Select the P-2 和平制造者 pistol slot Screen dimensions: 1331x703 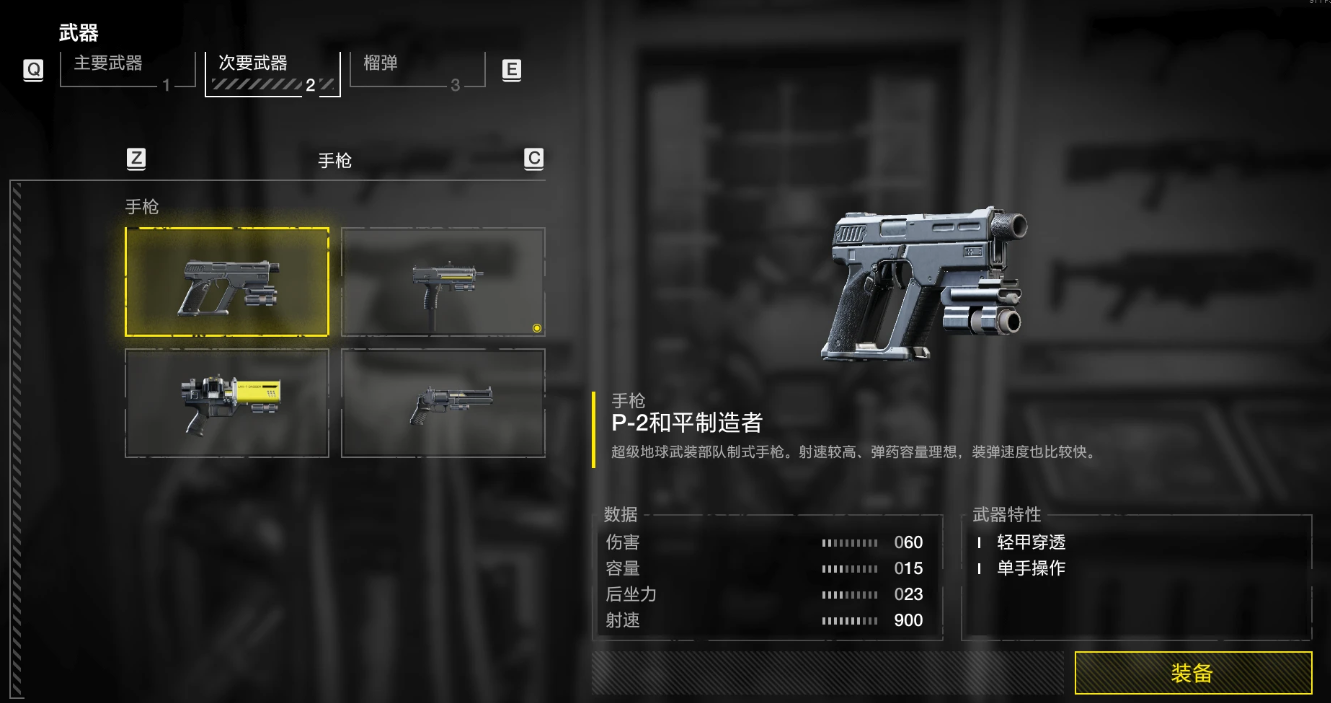(x=227, y=282)
